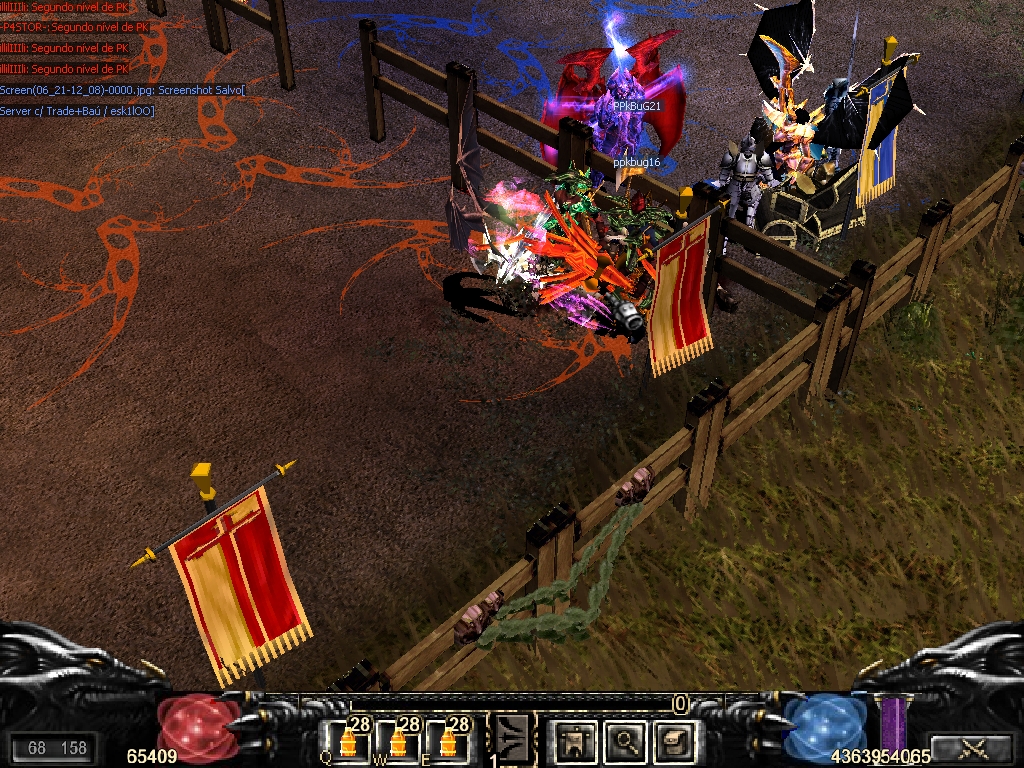Use the potion in the E slot

point(448,740)
